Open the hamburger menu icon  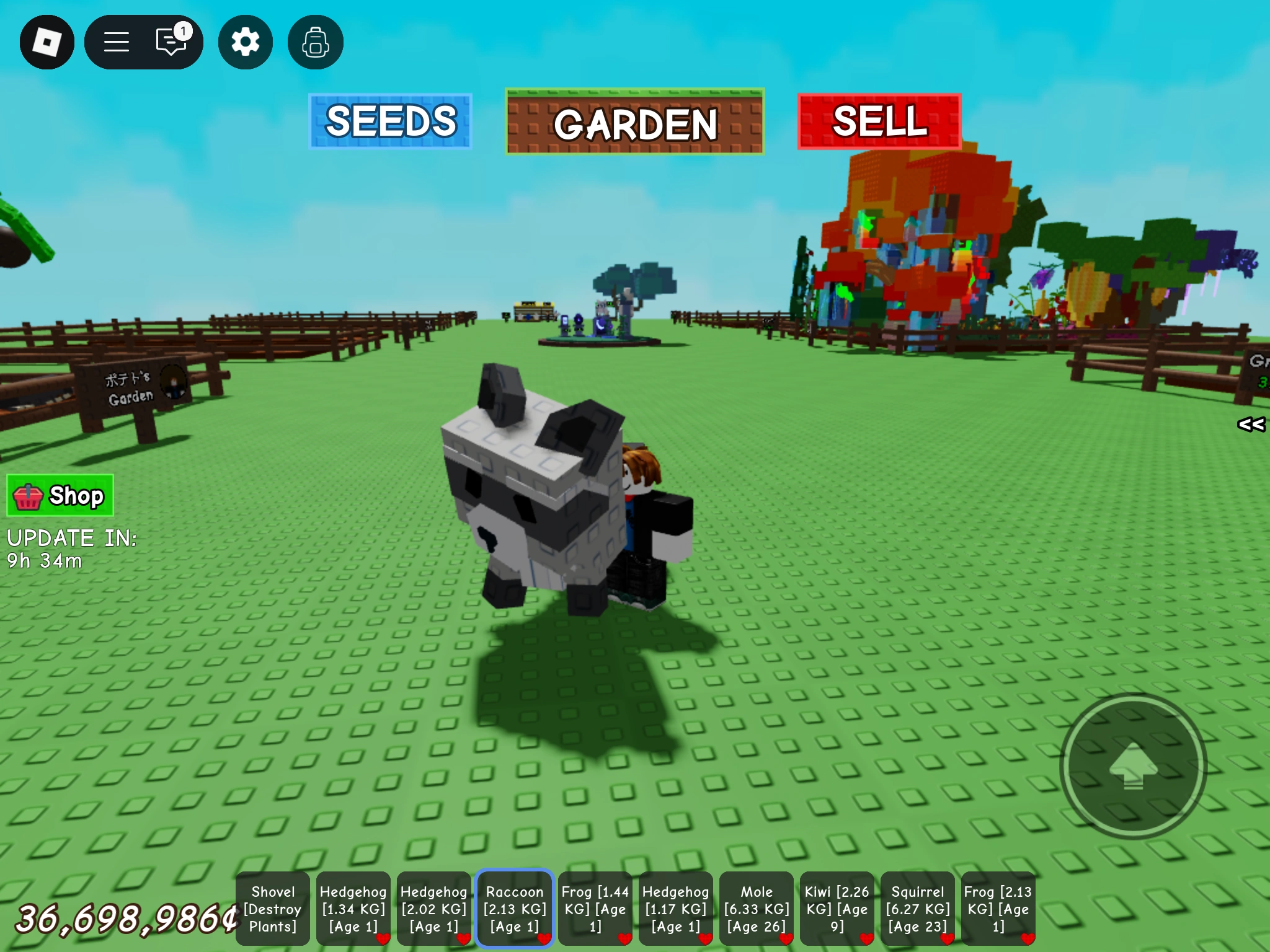(x=117, y=41)
